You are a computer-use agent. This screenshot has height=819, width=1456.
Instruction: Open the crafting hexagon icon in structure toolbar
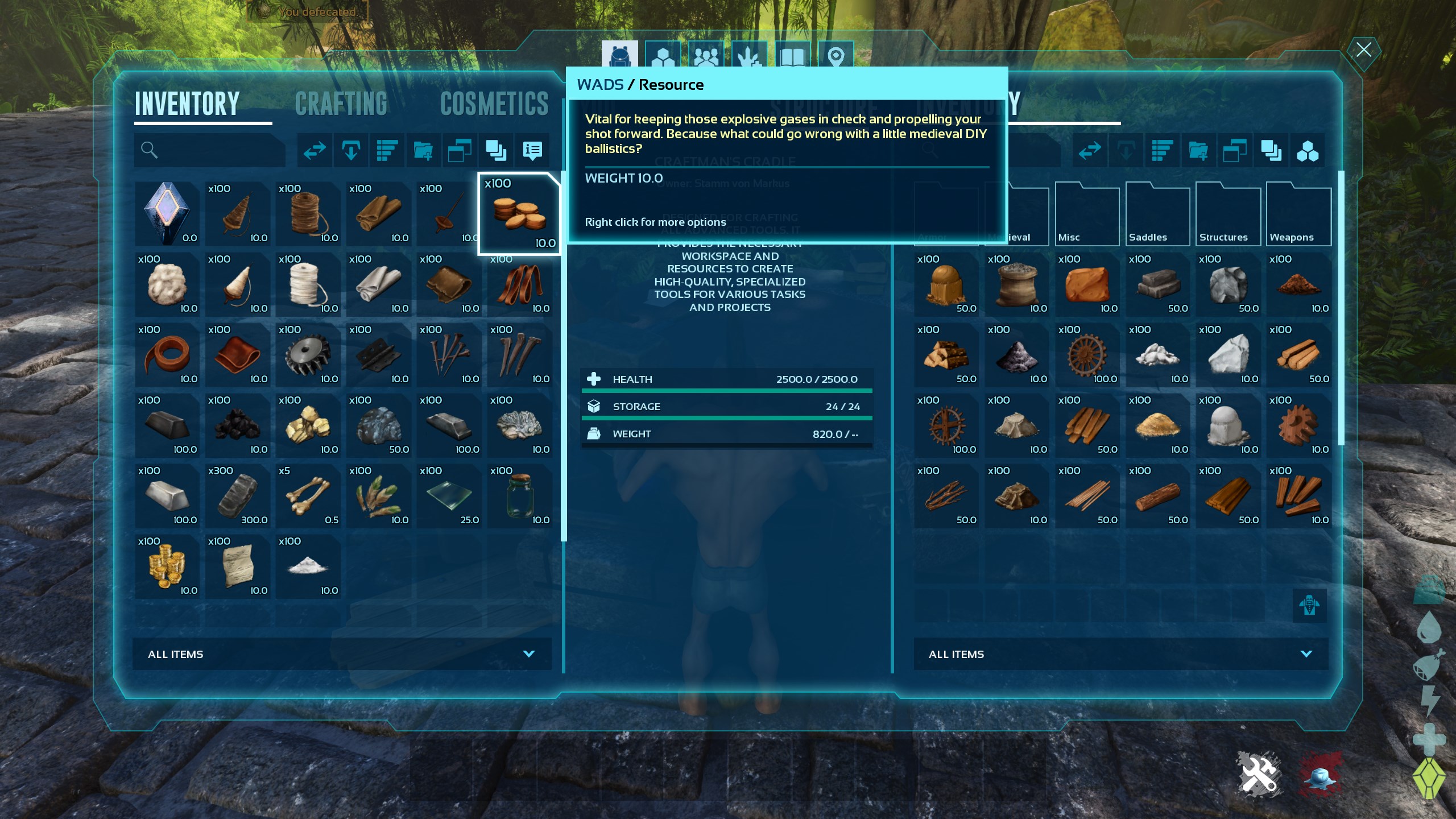click(1308, 151)
